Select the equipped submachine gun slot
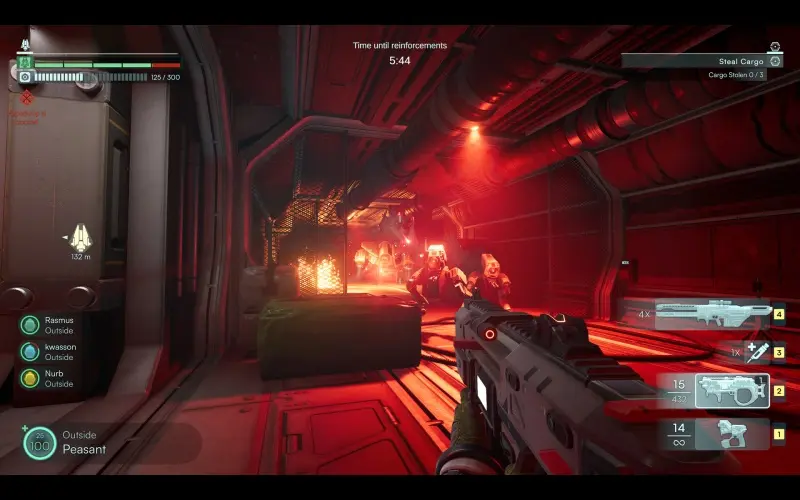 click(x=731, y=390)
